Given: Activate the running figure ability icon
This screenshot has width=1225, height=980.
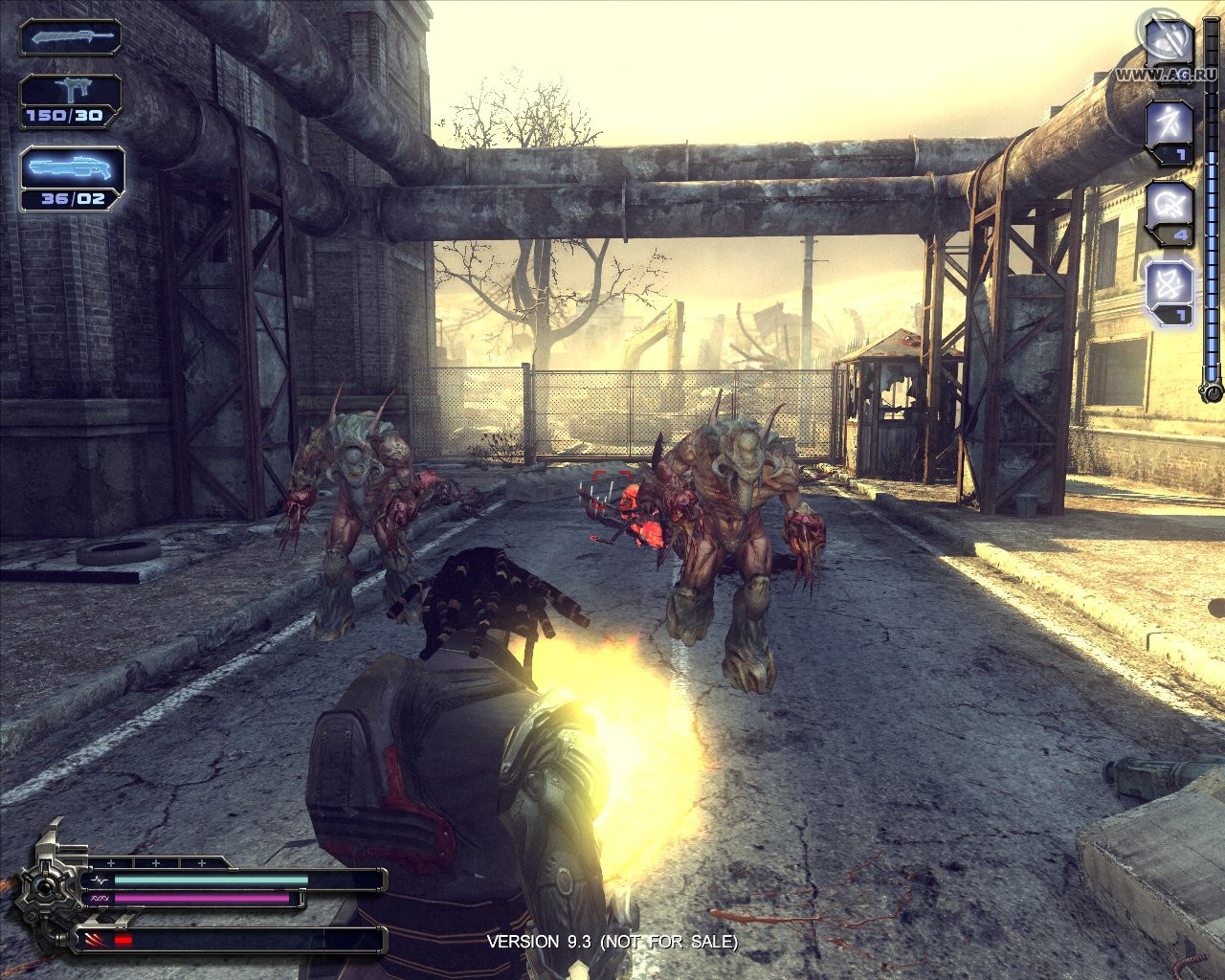Looking at the screenshot, I should click(x=1169, y=124).
